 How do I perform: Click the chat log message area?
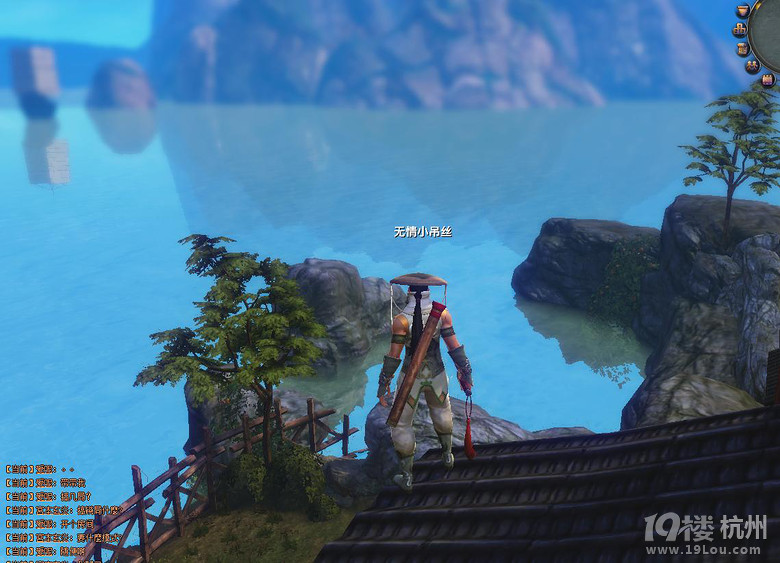[x=50, y=510]
